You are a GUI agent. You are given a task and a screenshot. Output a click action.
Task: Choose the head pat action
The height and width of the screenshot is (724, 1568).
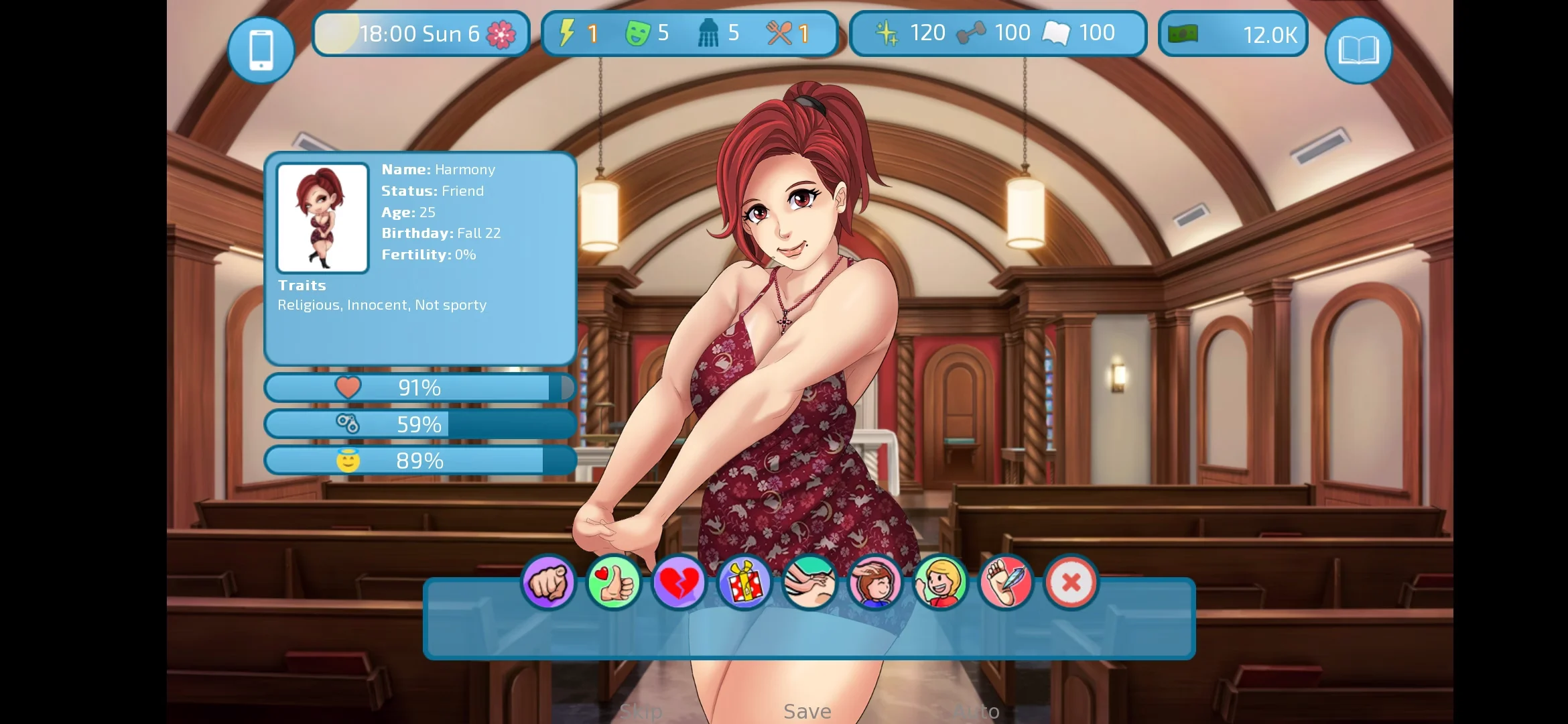tap(874, 582)
